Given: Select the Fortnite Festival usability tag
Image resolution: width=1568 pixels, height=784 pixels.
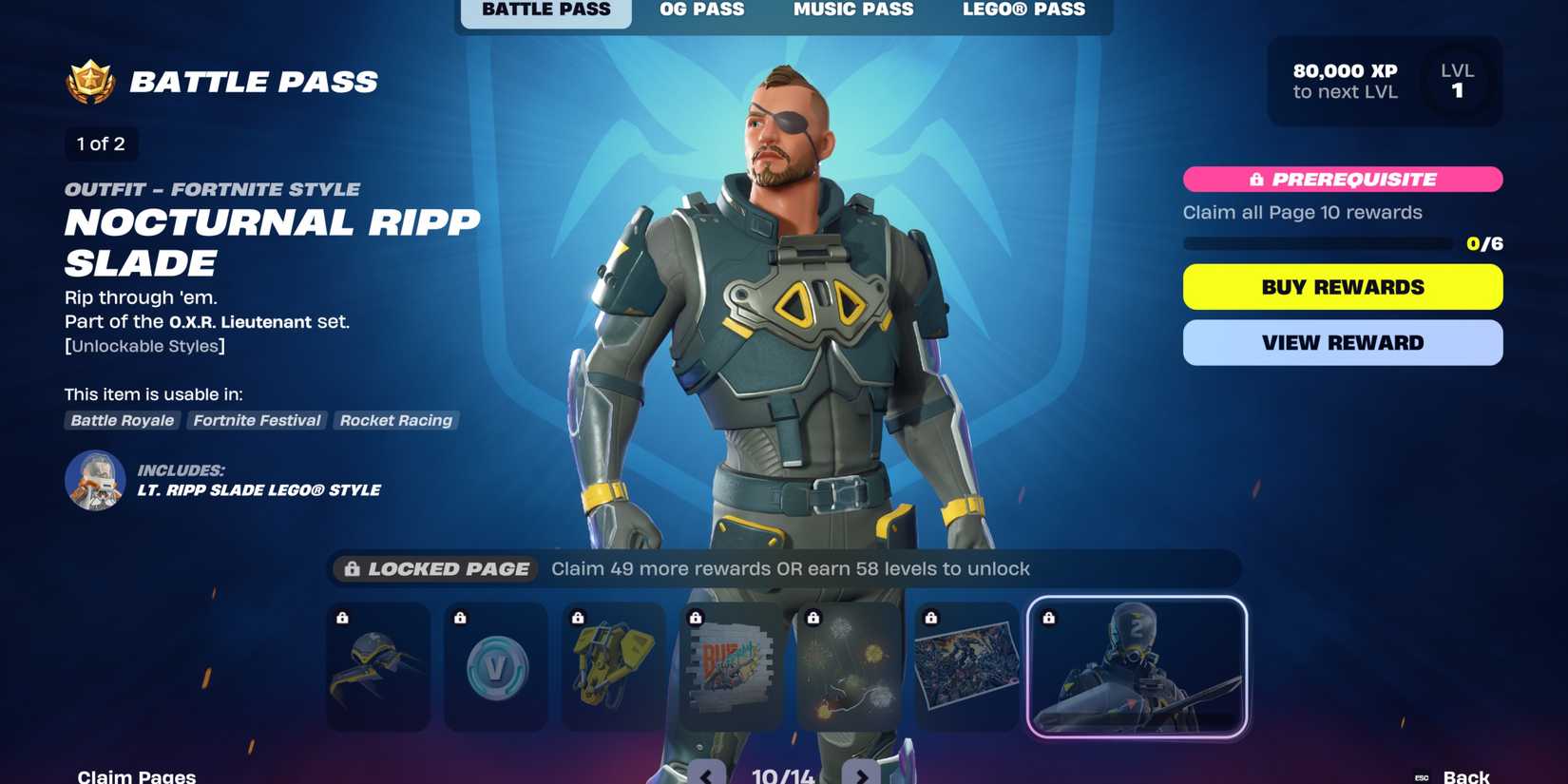Looking at the screenshot, I should (x=257, y=420).
